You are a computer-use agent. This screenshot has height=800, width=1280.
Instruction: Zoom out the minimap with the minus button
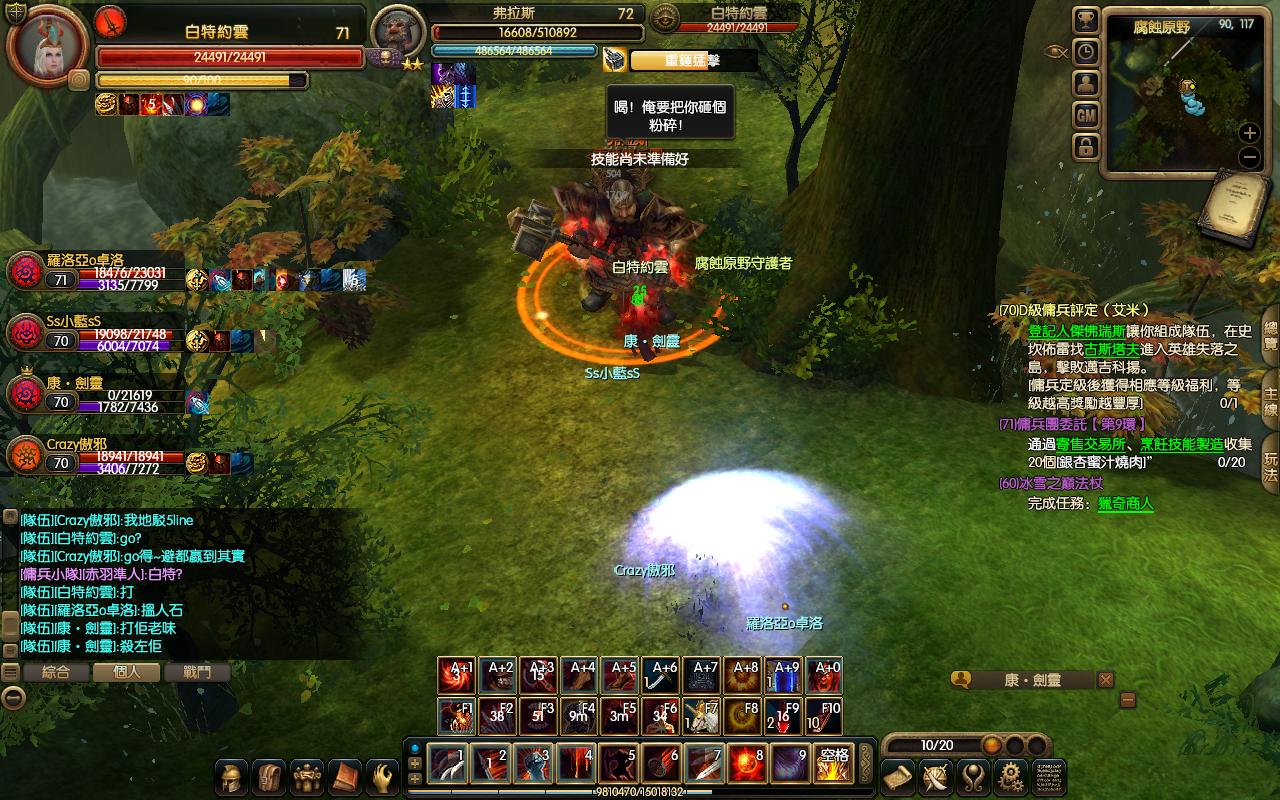coord(1250,157)
